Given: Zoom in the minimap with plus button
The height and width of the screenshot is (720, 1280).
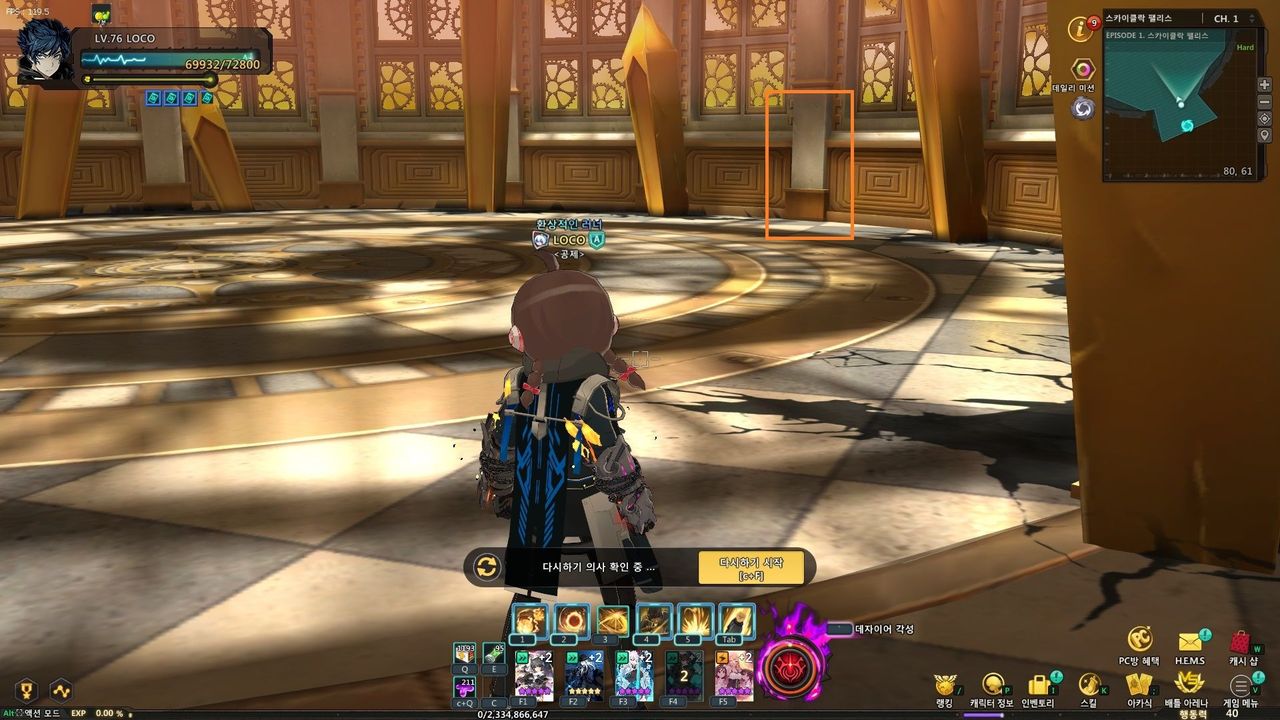Looking at the screenshot, I should click(x=1265, y=85).
